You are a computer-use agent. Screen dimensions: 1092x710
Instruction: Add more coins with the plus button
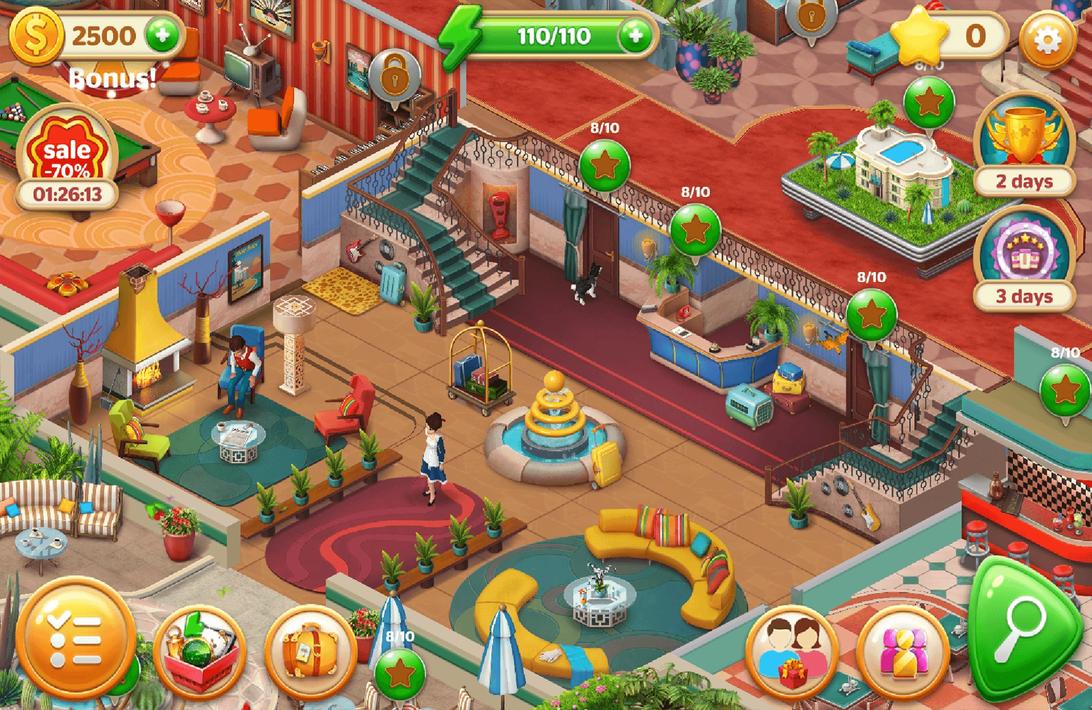coord(161,37)
